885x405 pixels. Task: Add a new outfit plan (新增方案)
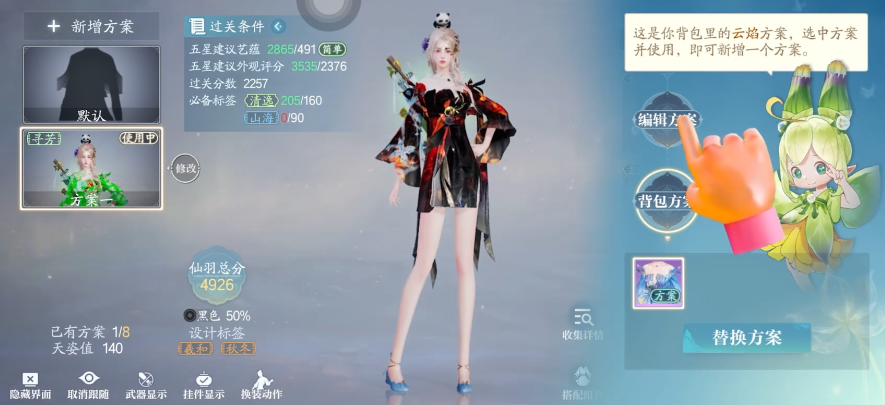(91, 26)
